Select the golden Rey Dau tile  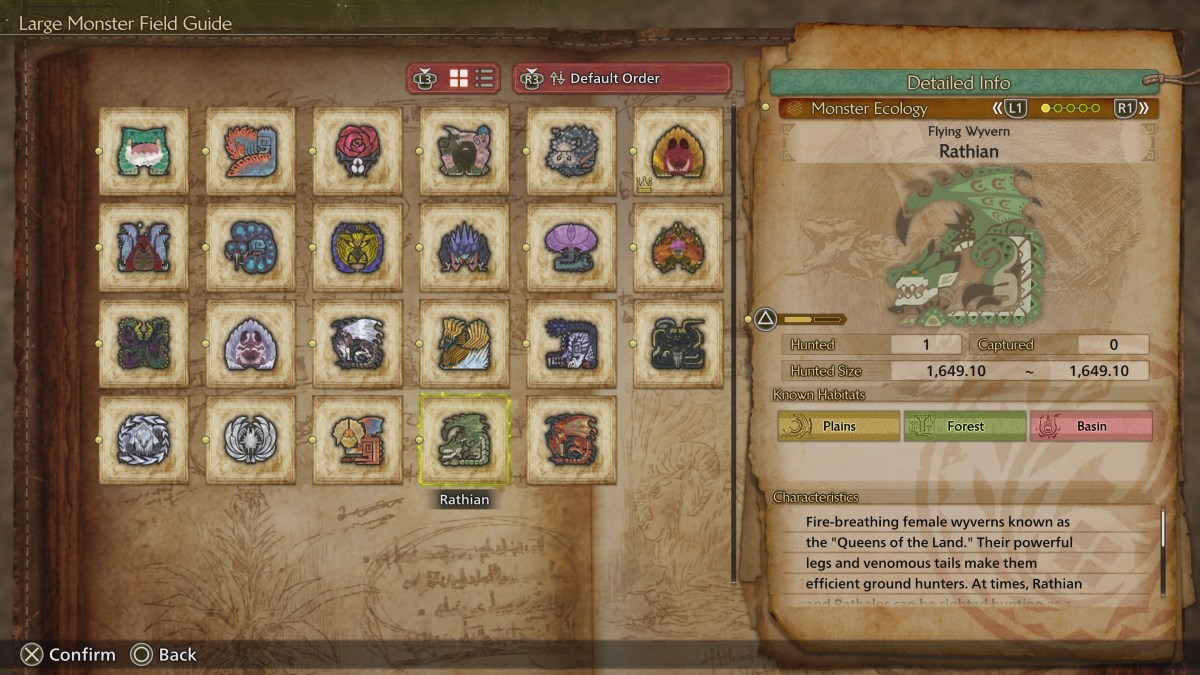pyautogui.click(x=358, y=247)
